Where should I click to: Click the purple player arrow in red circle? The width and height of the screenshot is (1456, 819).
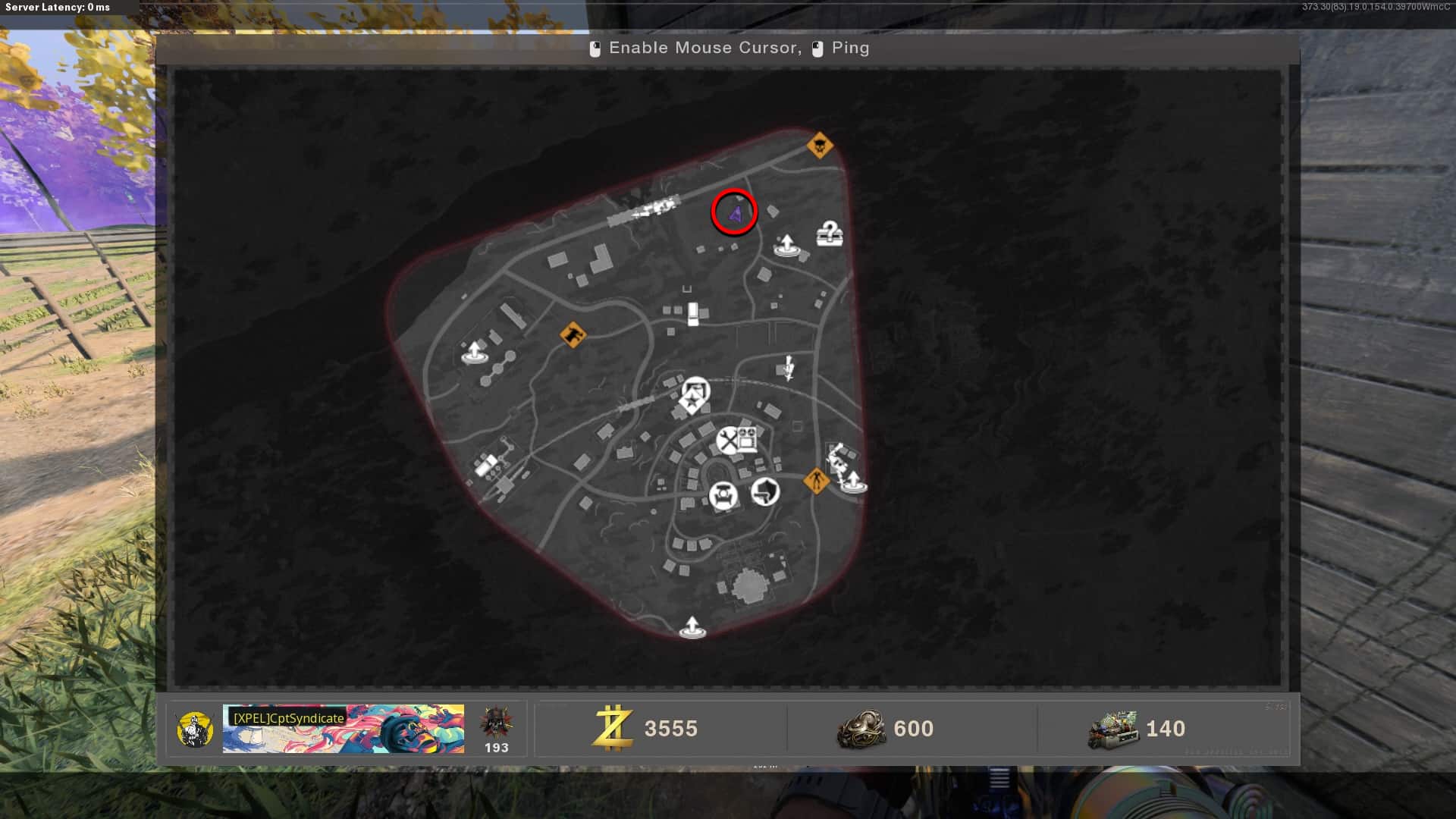(x=734, y=213)
